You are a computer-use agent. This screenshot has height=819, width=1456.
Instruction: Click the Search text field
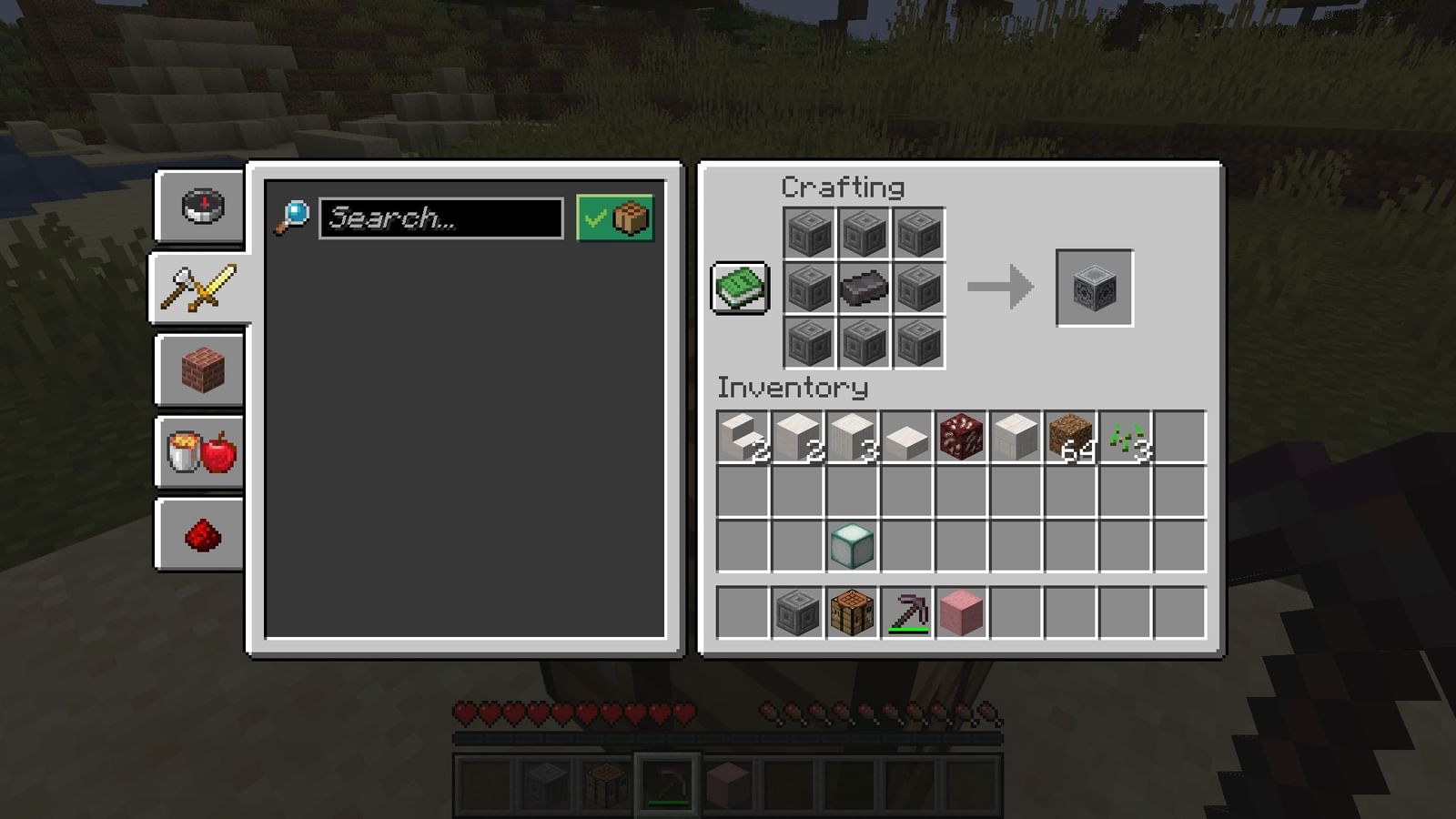click(441, 217)
